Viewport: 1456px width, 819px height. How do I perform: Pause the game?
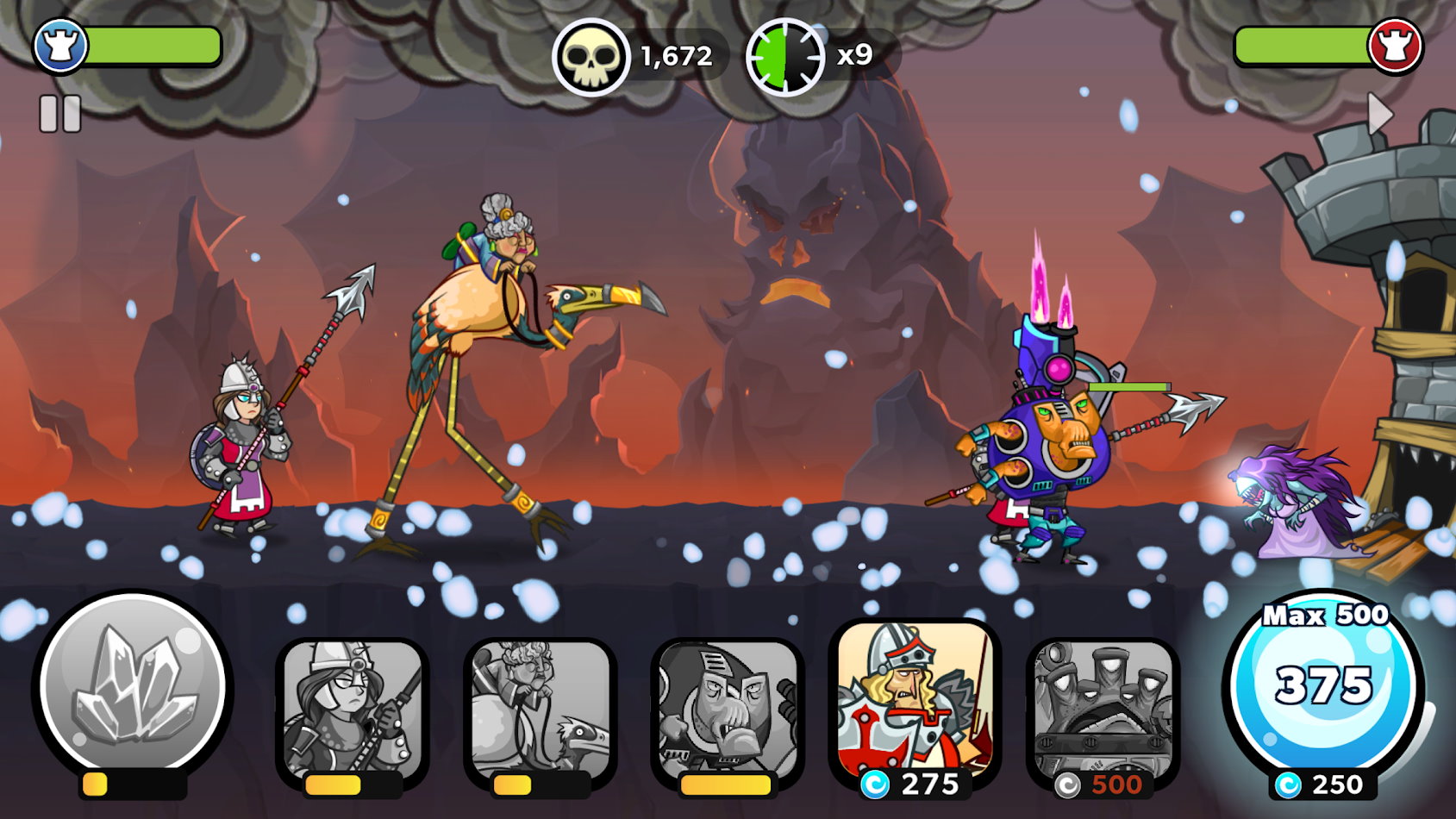[x=60, y=114]
